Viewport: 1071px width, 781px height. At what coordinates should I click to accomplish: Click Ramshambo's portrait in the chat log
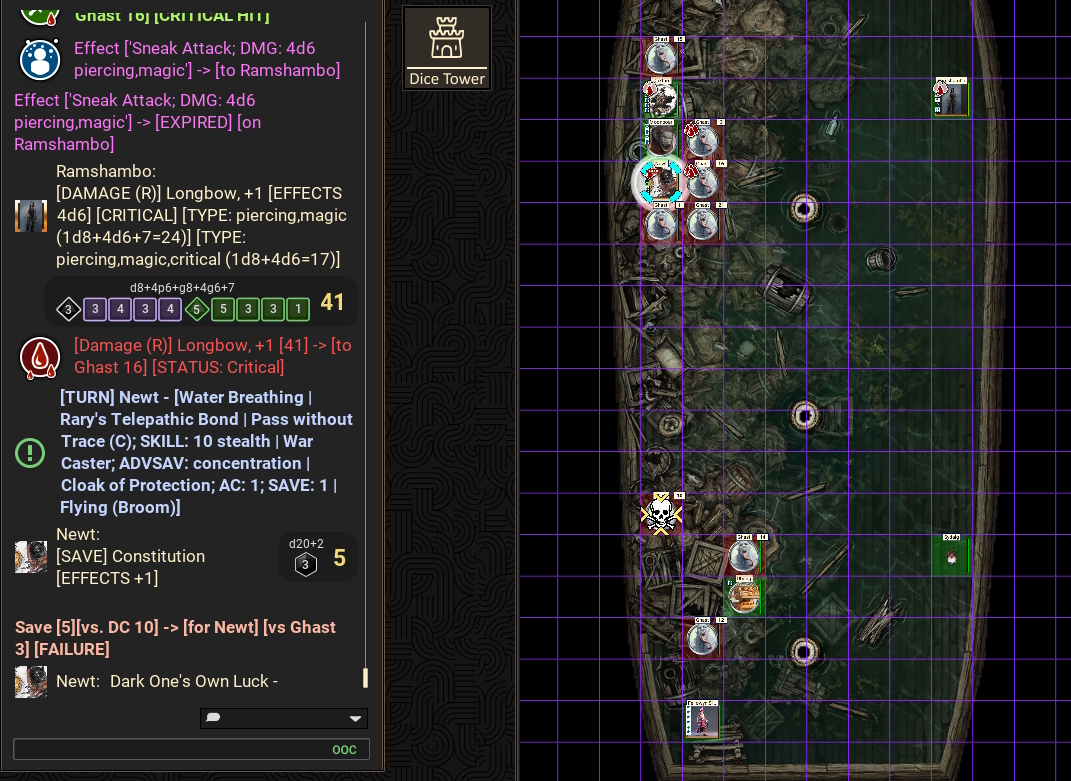click(31, 215)
